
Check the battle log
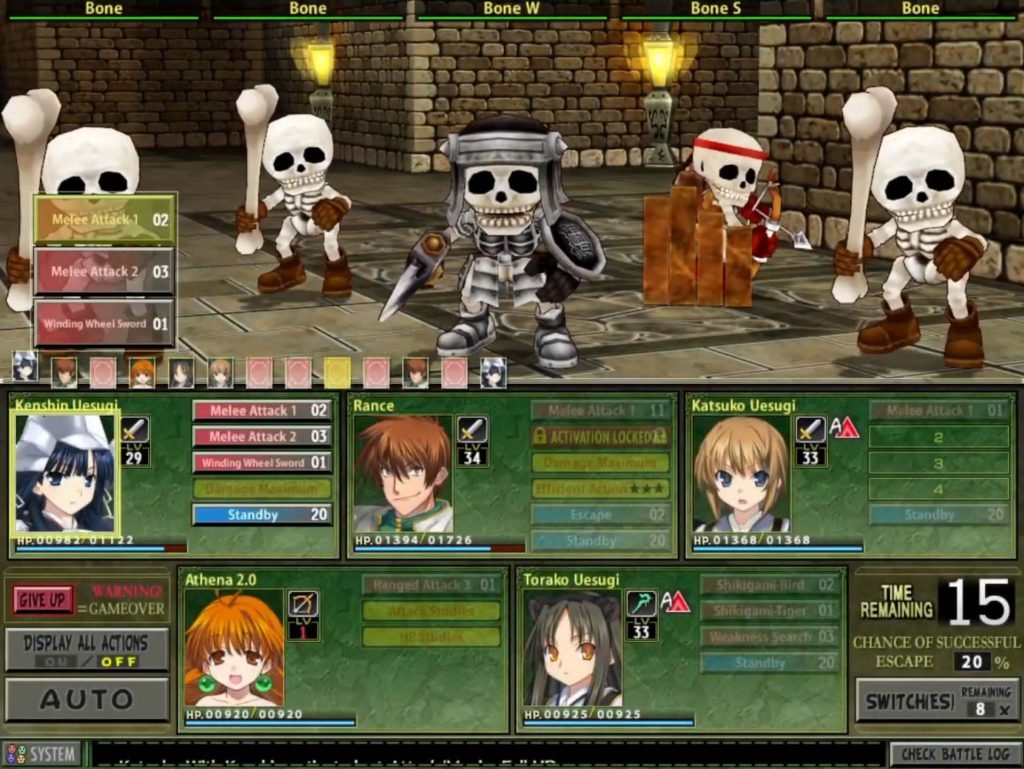click(955, 754)
